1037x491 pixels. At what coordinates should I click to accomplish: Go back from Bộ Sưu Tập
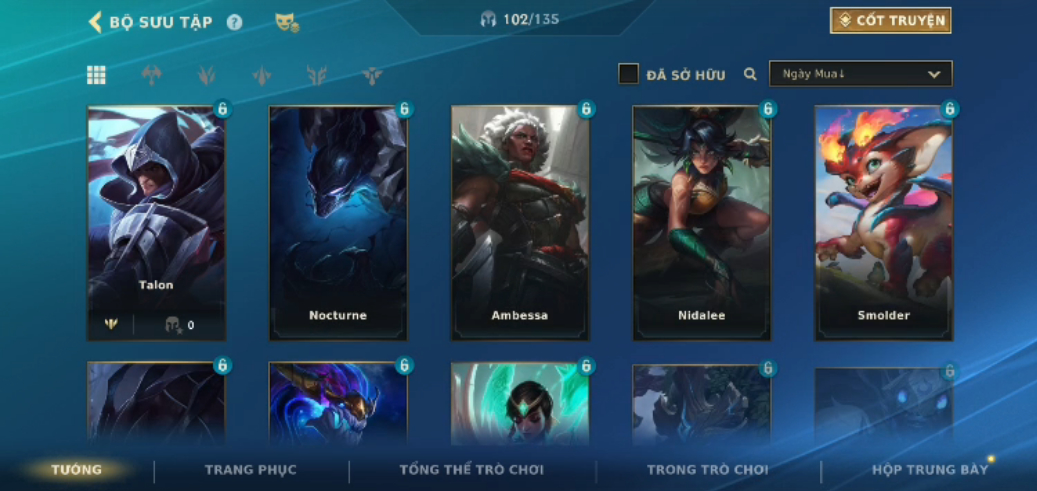(x=96, y=22)
